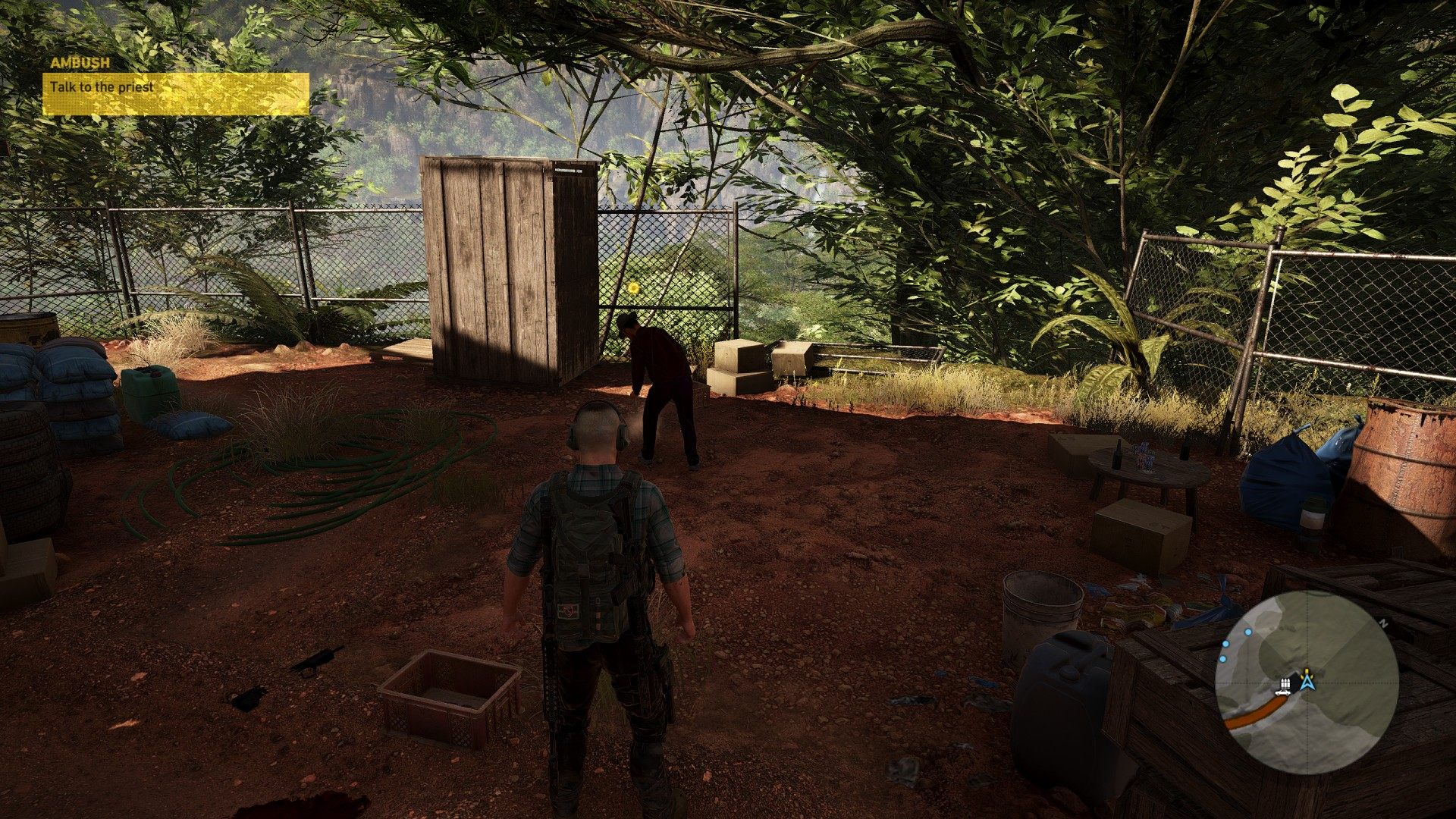Open the circular minimap

pos(1306,682)
